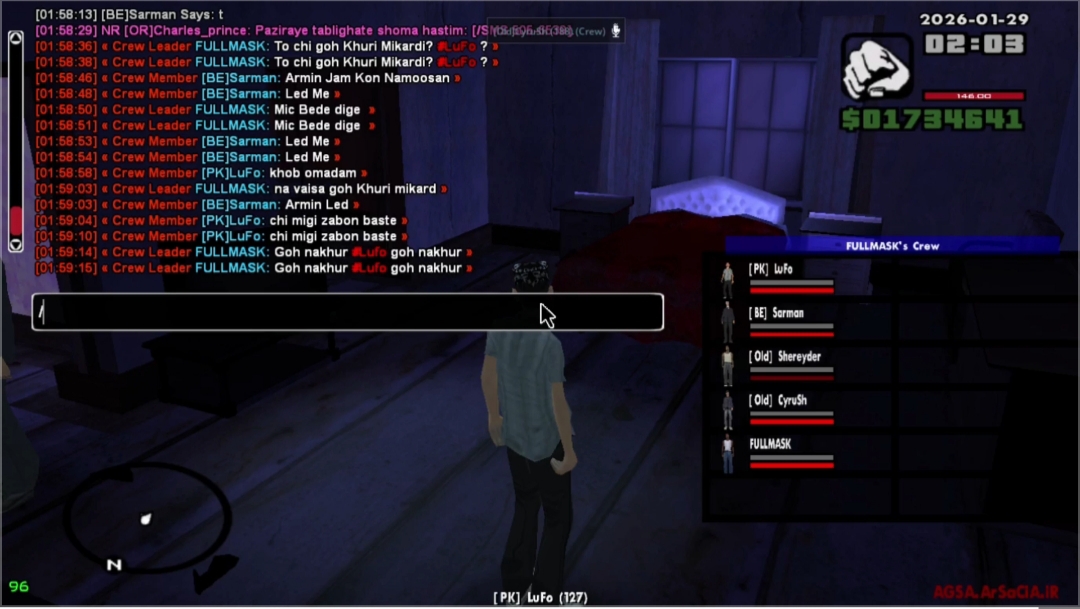Viewport: 1080px width, 609px height.
Task: Click the FULLMASK's Crew panel header
Action: [x=892, y=245]
